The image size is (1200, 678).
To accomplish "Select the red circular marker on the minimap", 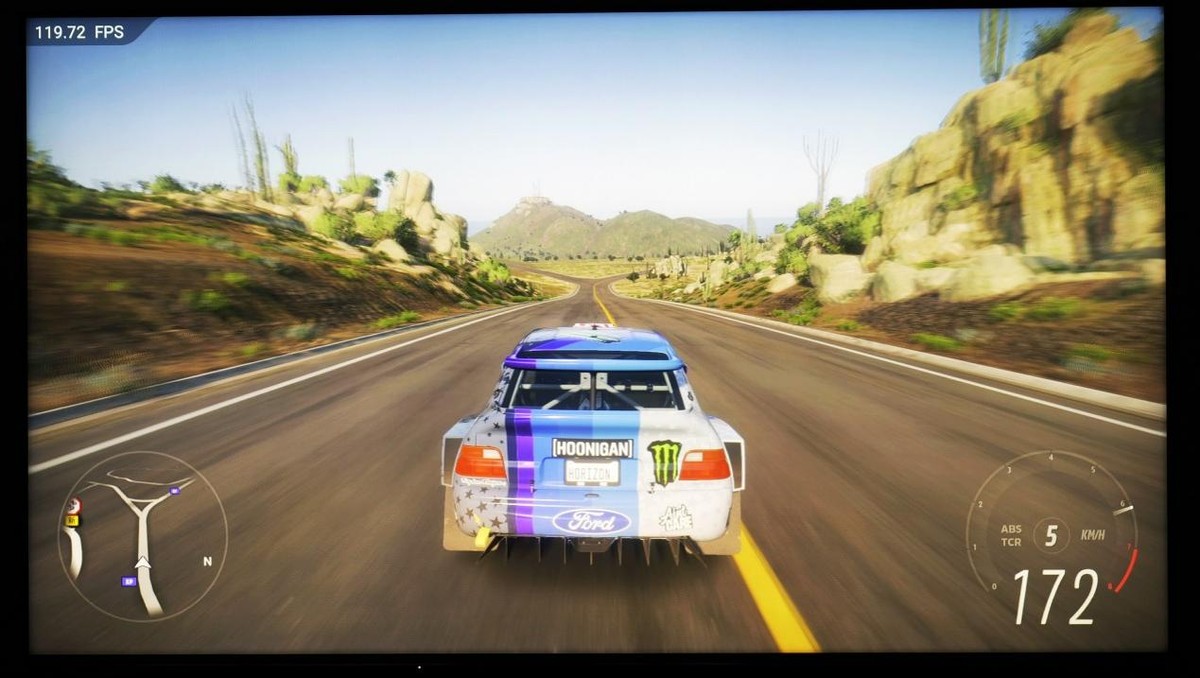I will tap(73, 505).
